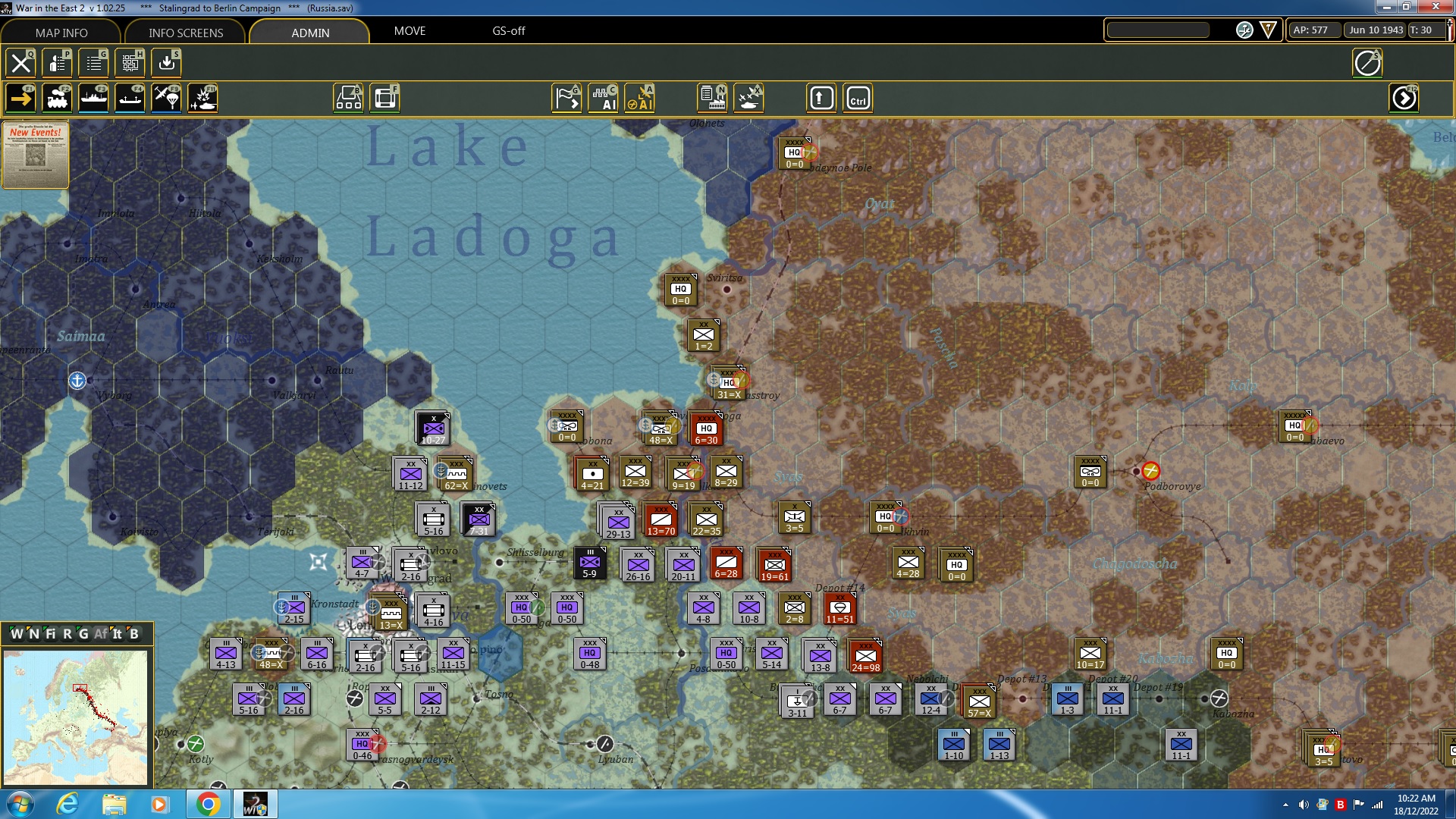Expand the combat resolution submenu
Viewport: 1456px width, 819px height.
click(748, 98)
